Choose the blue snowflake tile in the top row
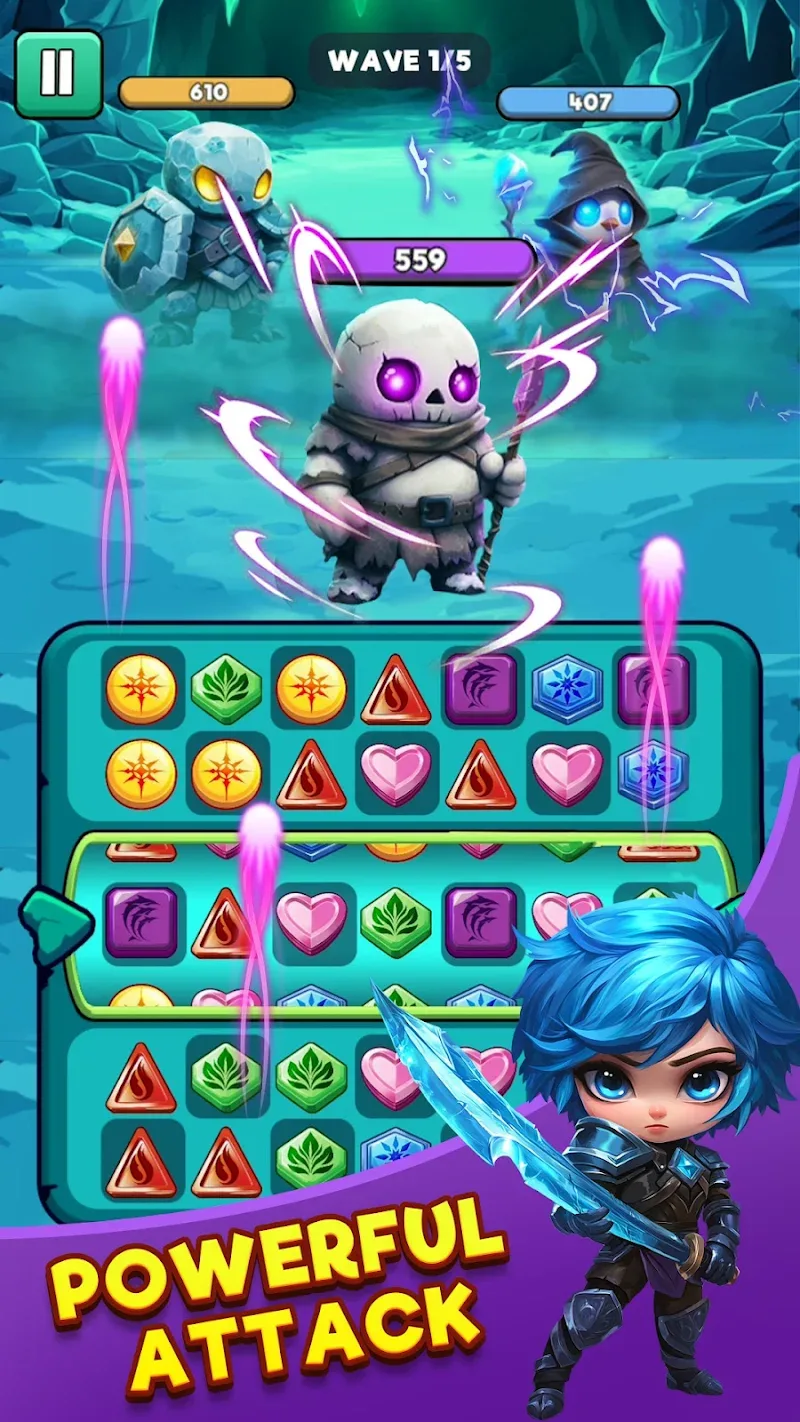Viewport: 800px width, 1422px height. pyautogui.click(x=567, y=689)
